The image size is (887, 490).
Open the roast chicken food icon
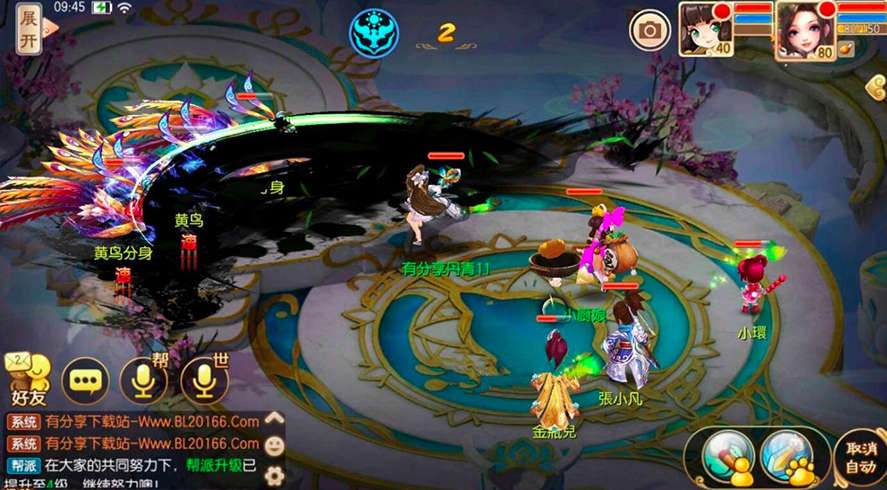pyautogui.click(x=847, y=48)
